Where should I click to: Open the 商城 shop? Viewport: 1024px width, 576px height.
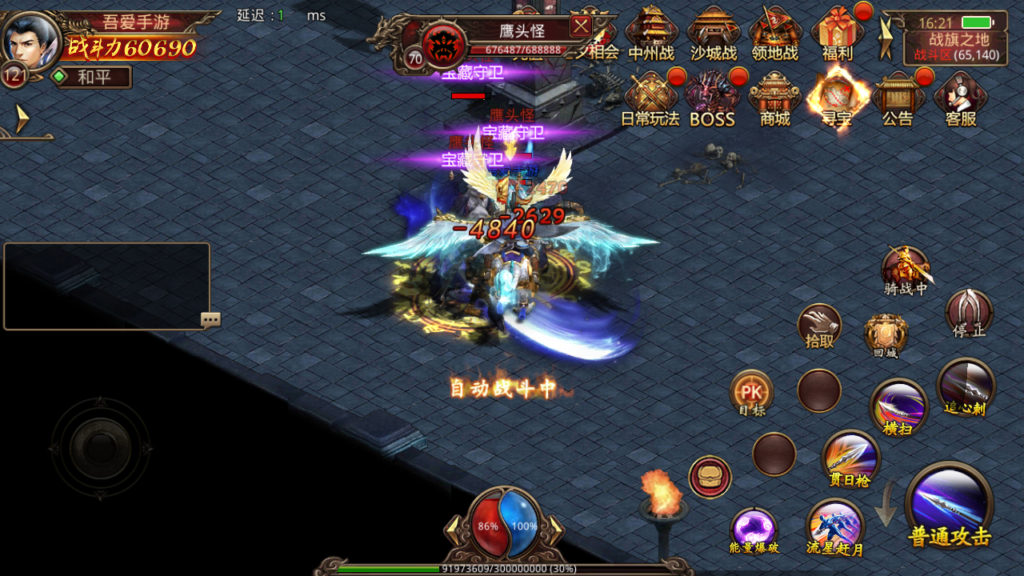(x=775, y=98)
